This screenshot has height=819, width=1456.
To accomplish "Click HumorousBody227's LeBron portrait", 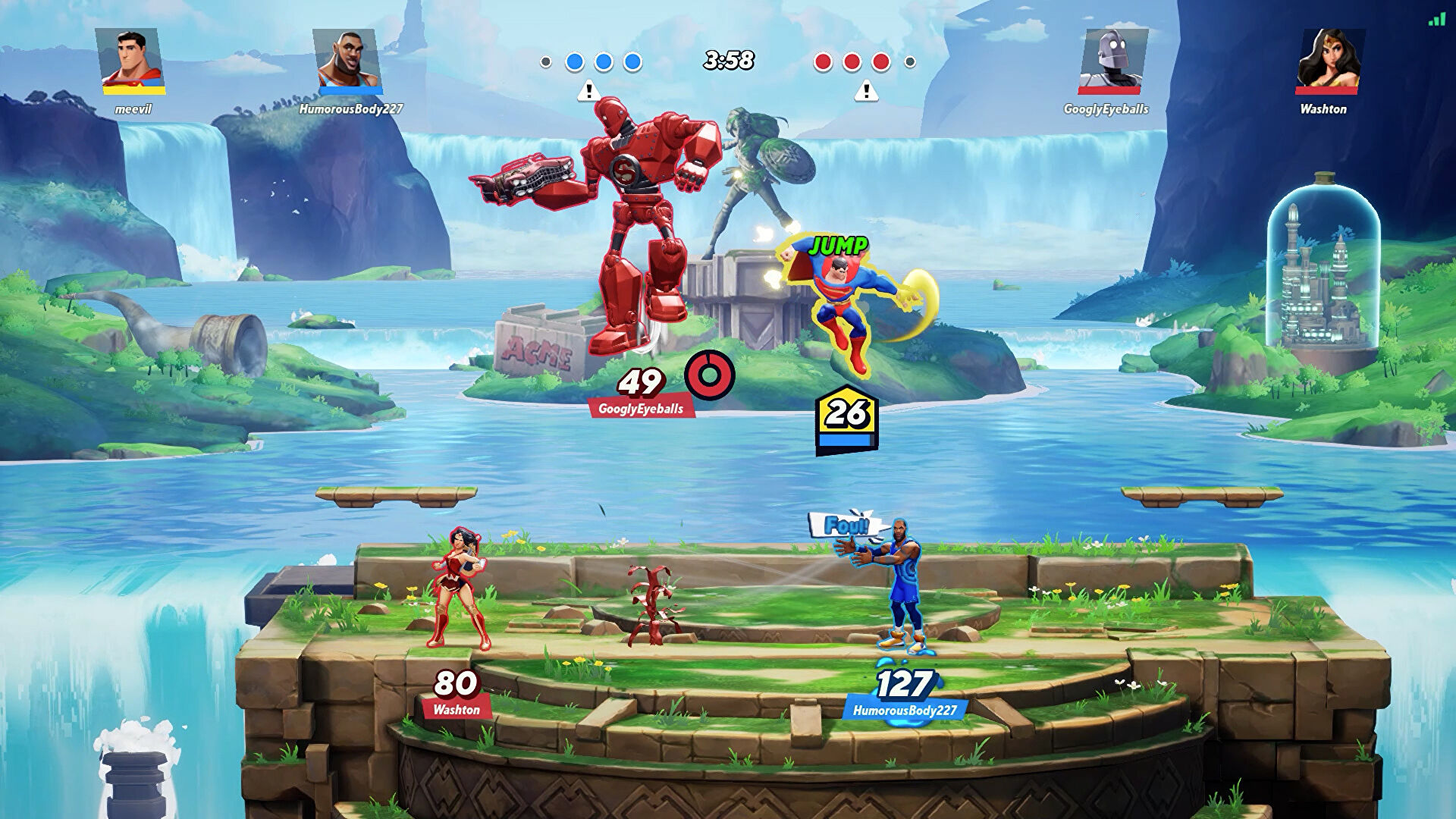I will tap(350, 61).
